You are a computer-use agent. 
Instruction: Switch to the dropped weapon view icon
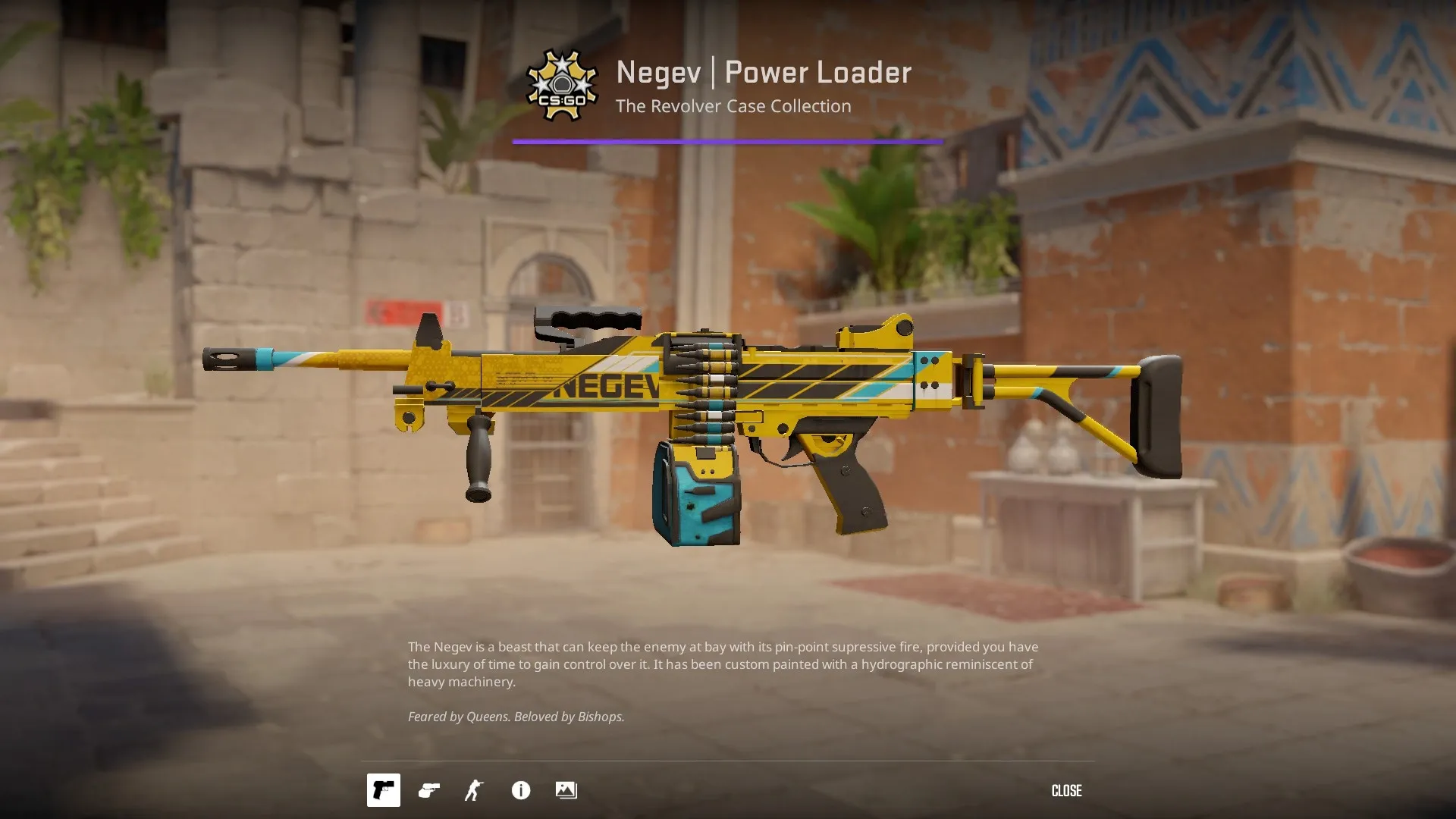(x=428, y=790)
